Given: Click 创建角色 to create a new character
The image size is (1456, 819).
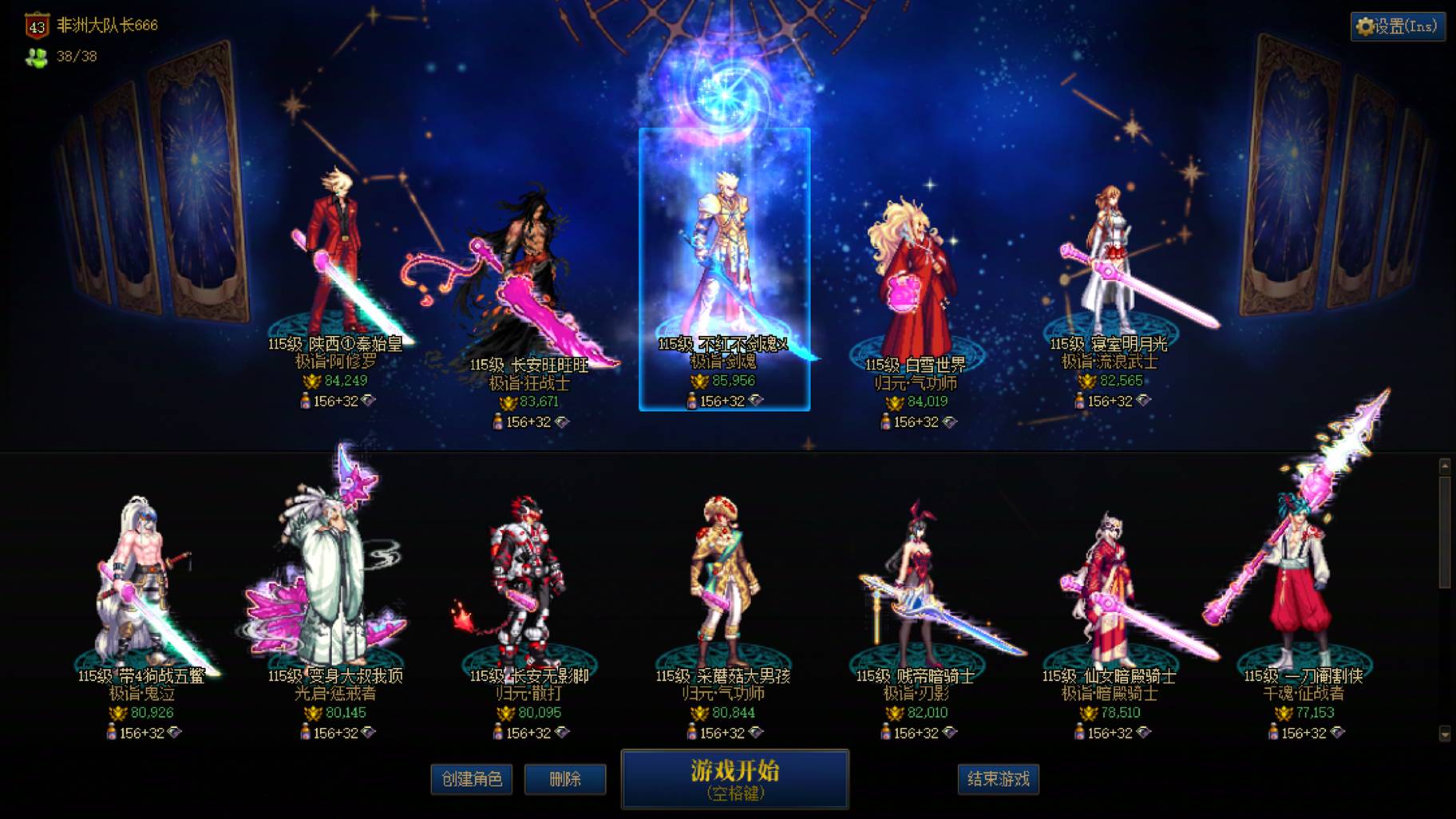Looking at the screenshot, I should [x=471, y=780].
